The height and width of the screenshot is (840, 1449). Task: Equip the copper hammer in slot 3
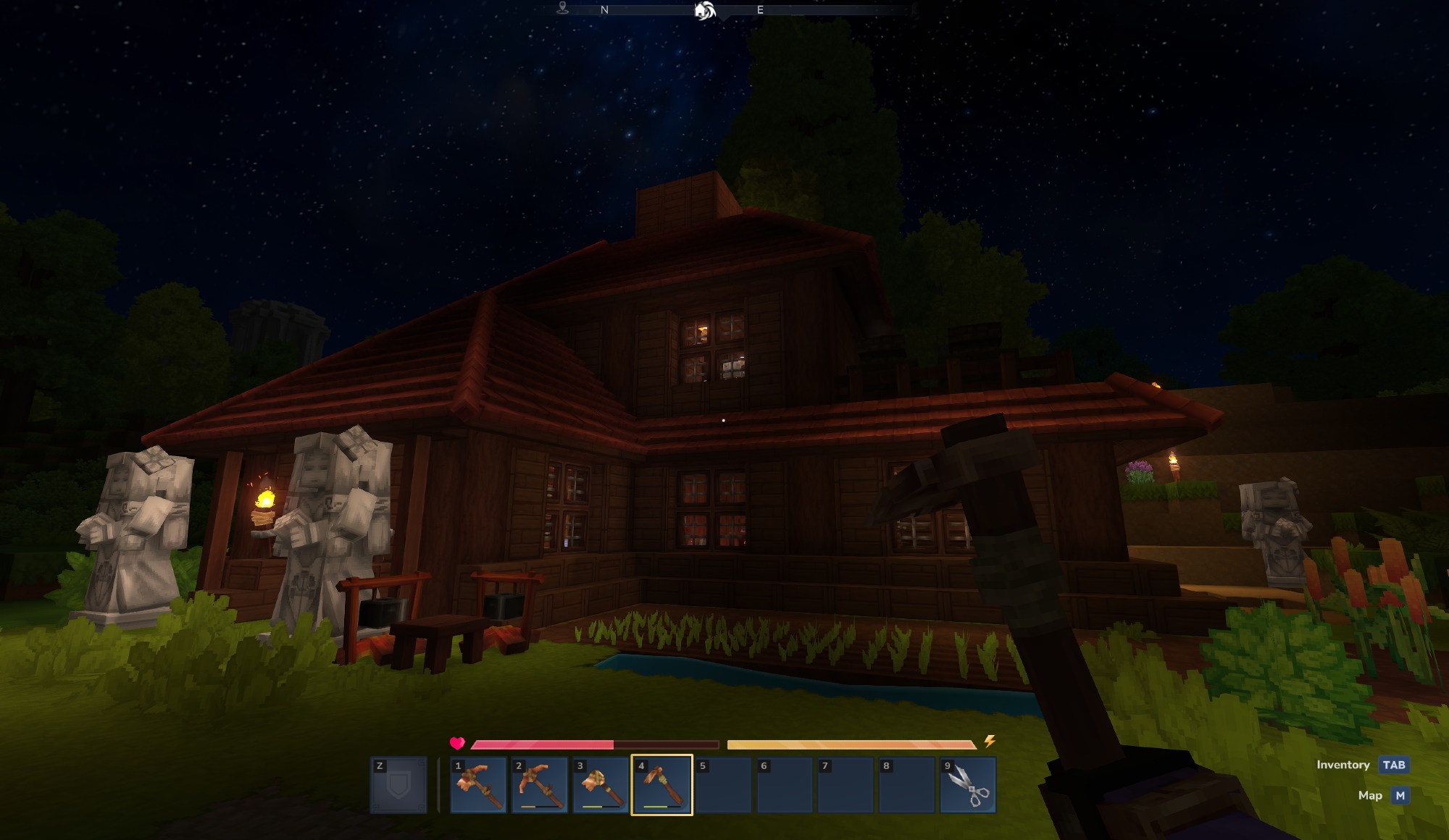(x=601, y=786)
